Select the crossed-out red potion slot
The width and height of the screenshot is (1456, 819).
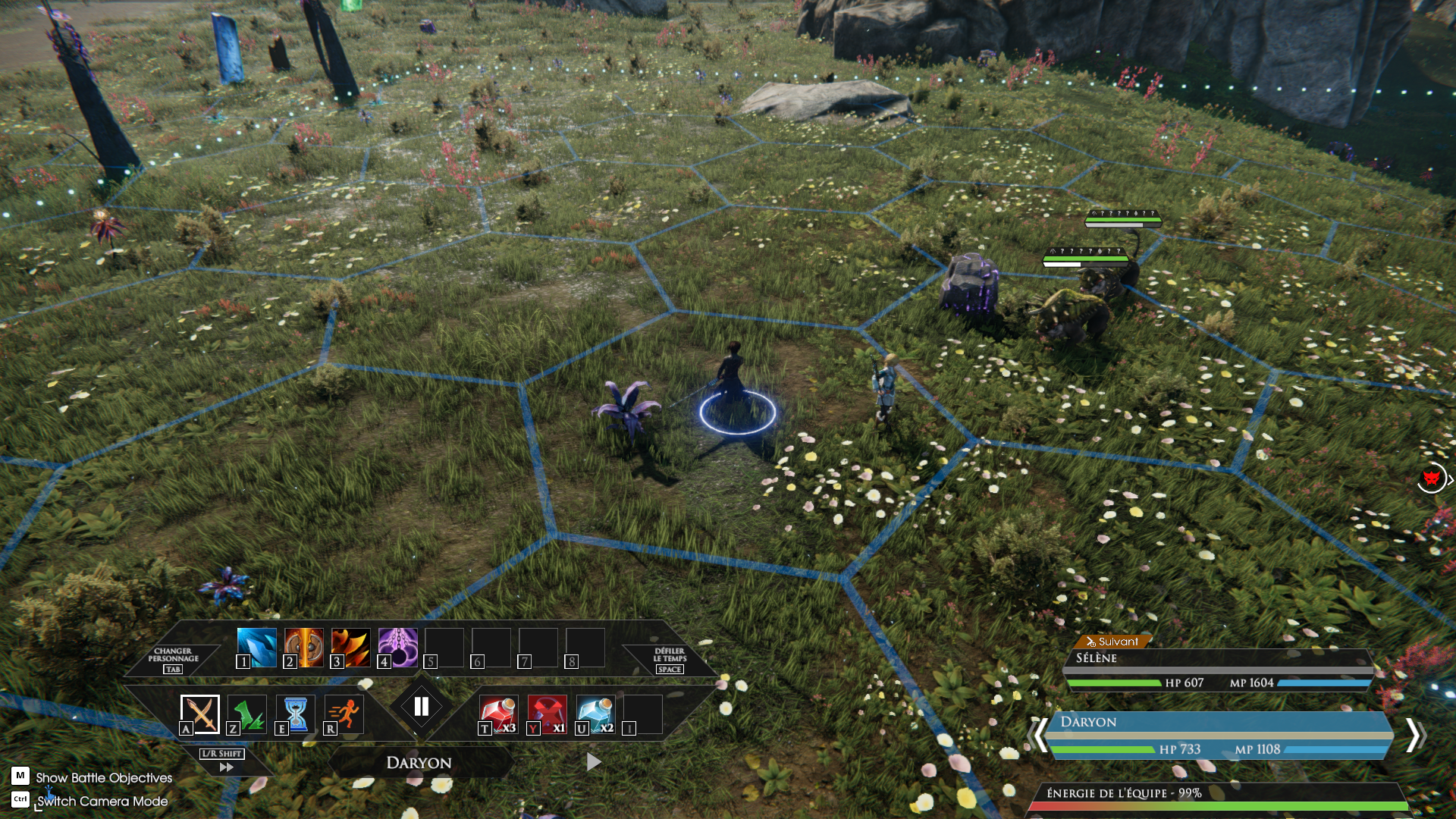tap(547, 714)
